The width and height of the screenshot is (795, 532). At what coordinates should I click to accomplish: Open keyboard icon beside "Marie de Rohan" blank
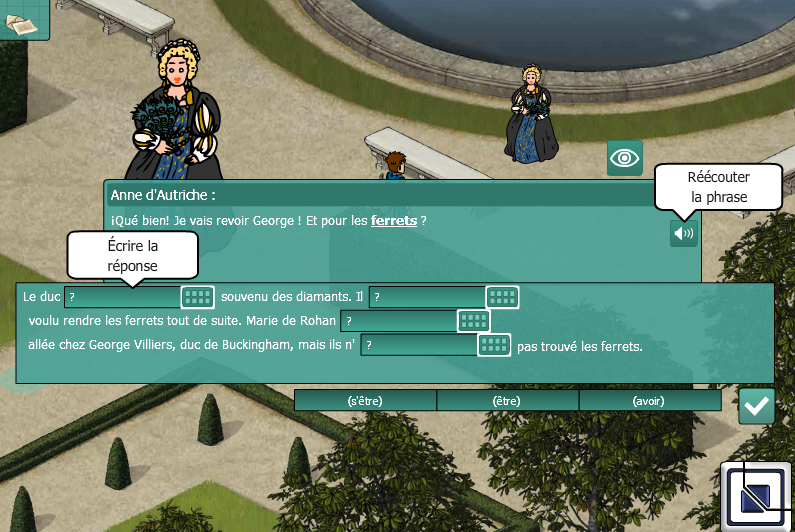click(474, 321)
